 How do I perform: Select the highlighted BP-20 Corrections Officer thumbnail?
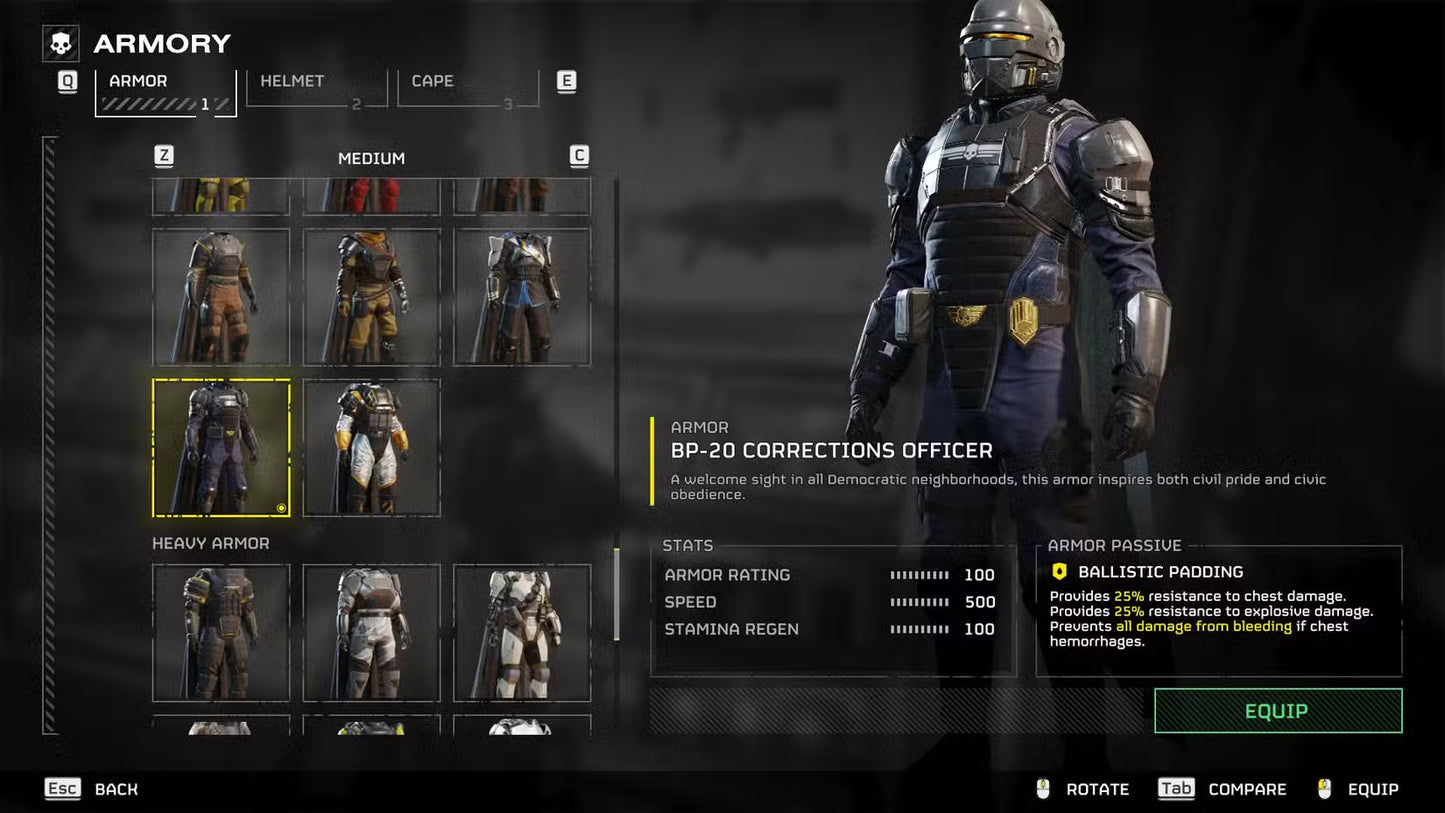pos(221,447)
